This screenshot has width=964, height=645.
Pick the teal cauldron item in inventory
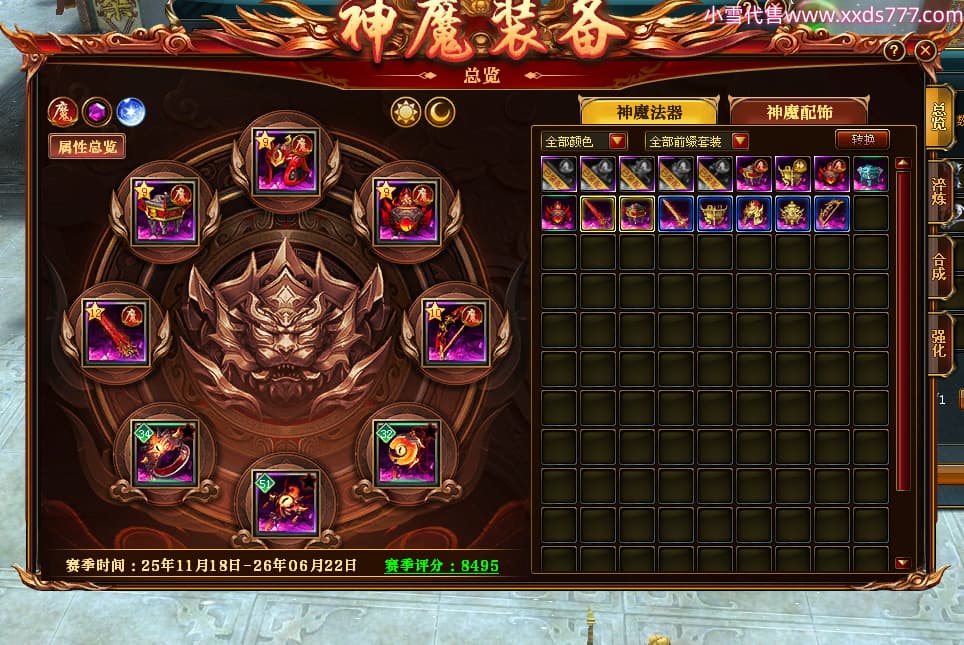point(870,174)
